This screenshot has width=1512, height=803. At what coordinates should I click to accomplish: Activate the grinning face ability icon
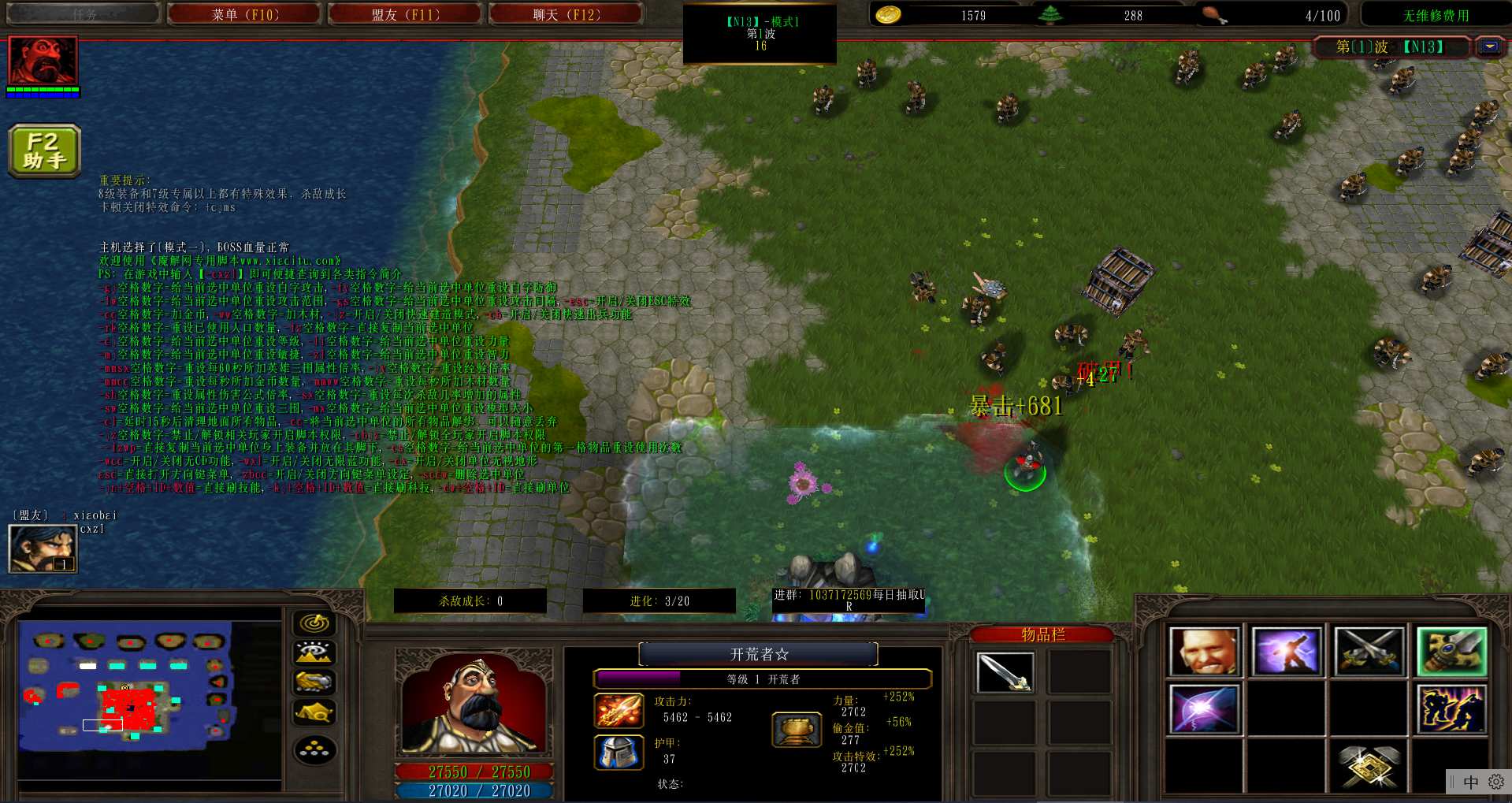pyautogui.click(x=1204, y=652)
